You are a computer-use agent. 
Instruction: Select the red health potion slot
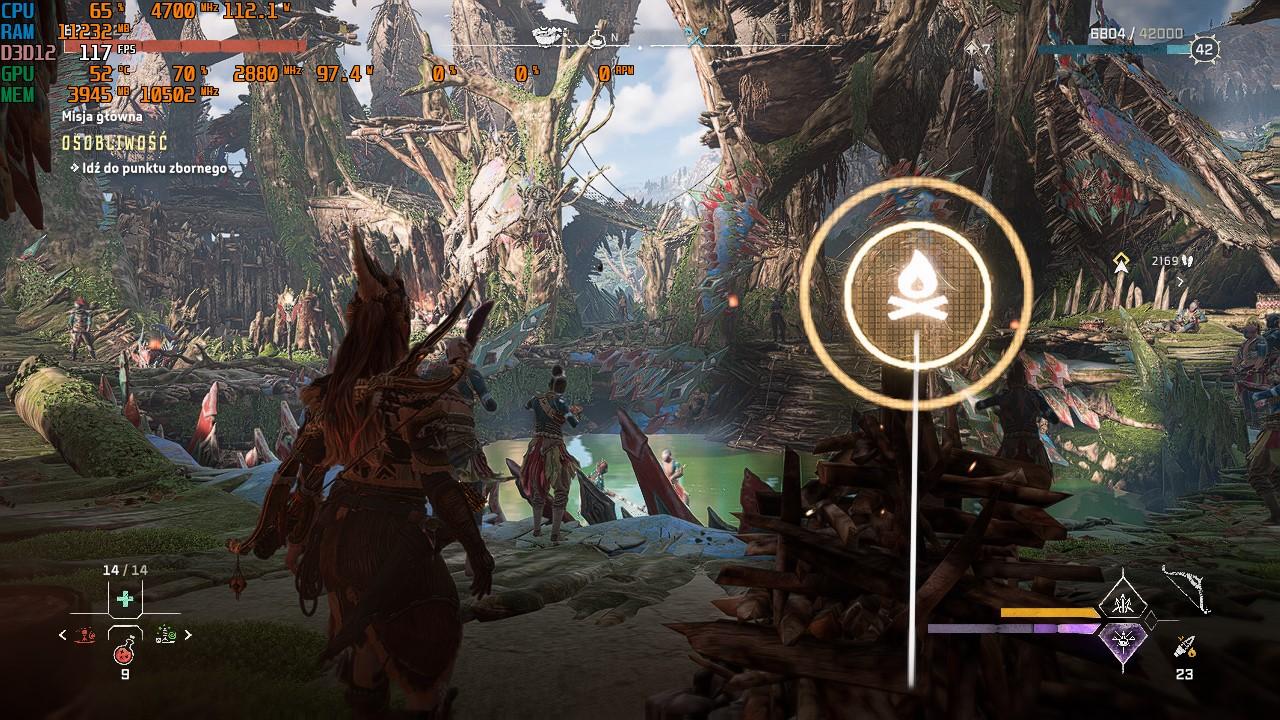pos(125,653)
